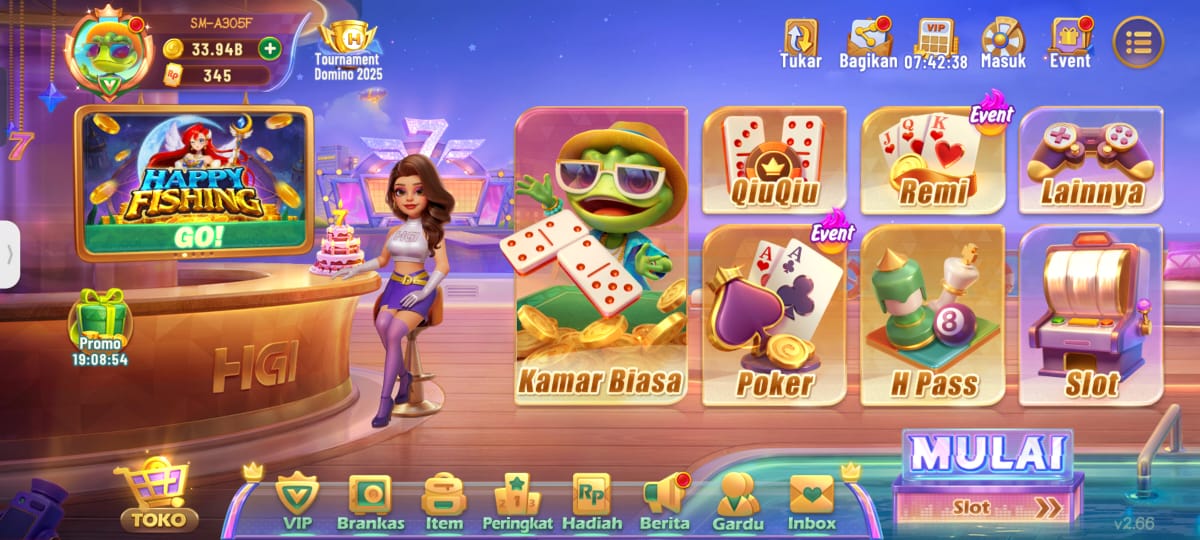Screen dimensions: 1200x540
Task: Check the Berita news megaphone
Action: (x=665, y=502)
